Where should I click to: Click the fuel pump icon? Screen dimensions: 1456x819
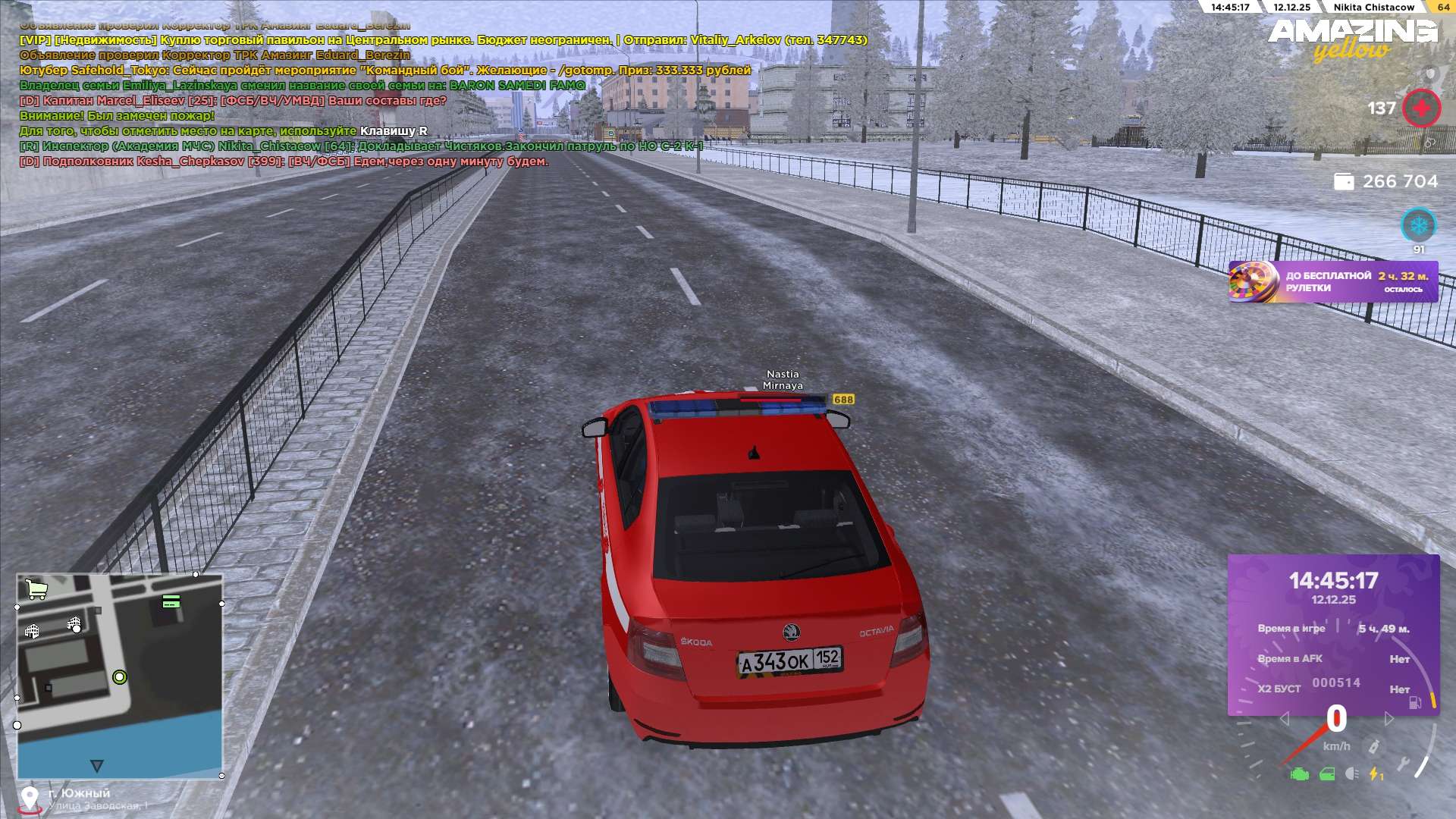point(1414,703)
